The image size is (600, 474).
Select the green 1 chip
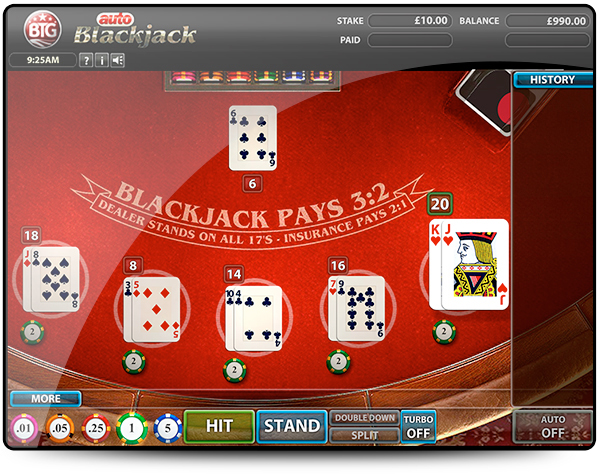point(132,428)
